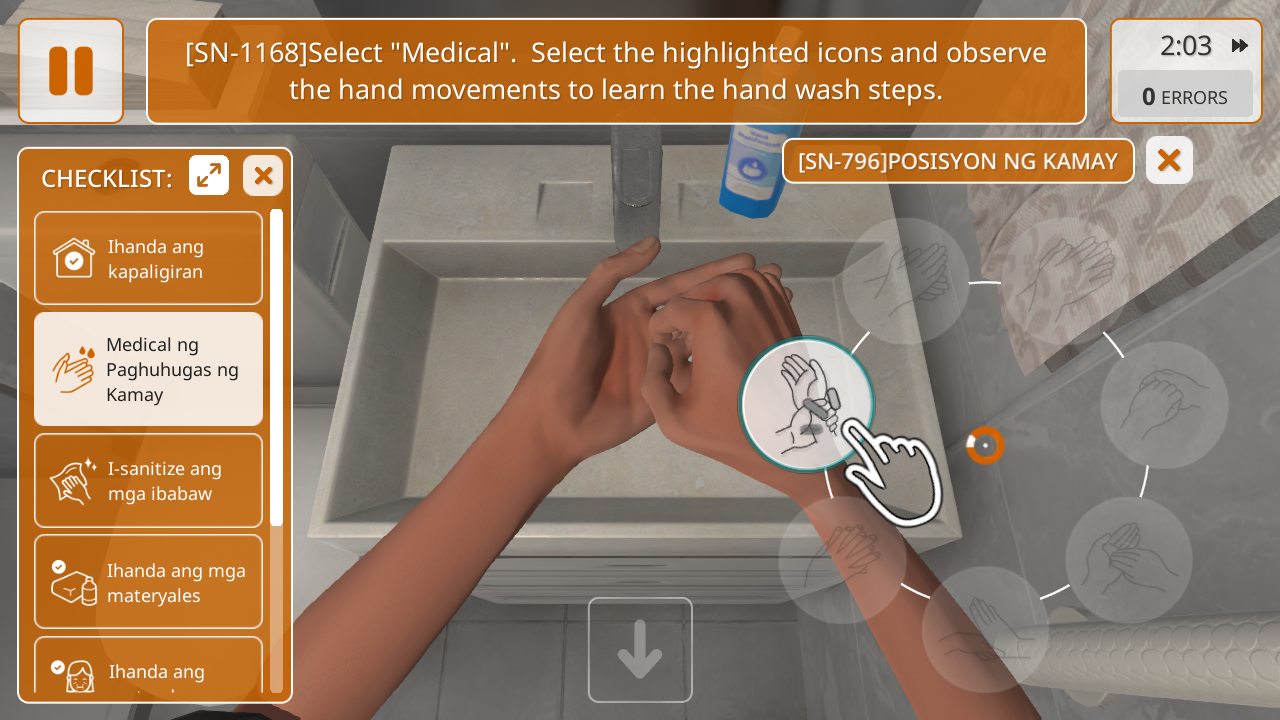Expand the checklist panel
Viewport: 1280px width, 720px height.
click(x=209, y=176)
